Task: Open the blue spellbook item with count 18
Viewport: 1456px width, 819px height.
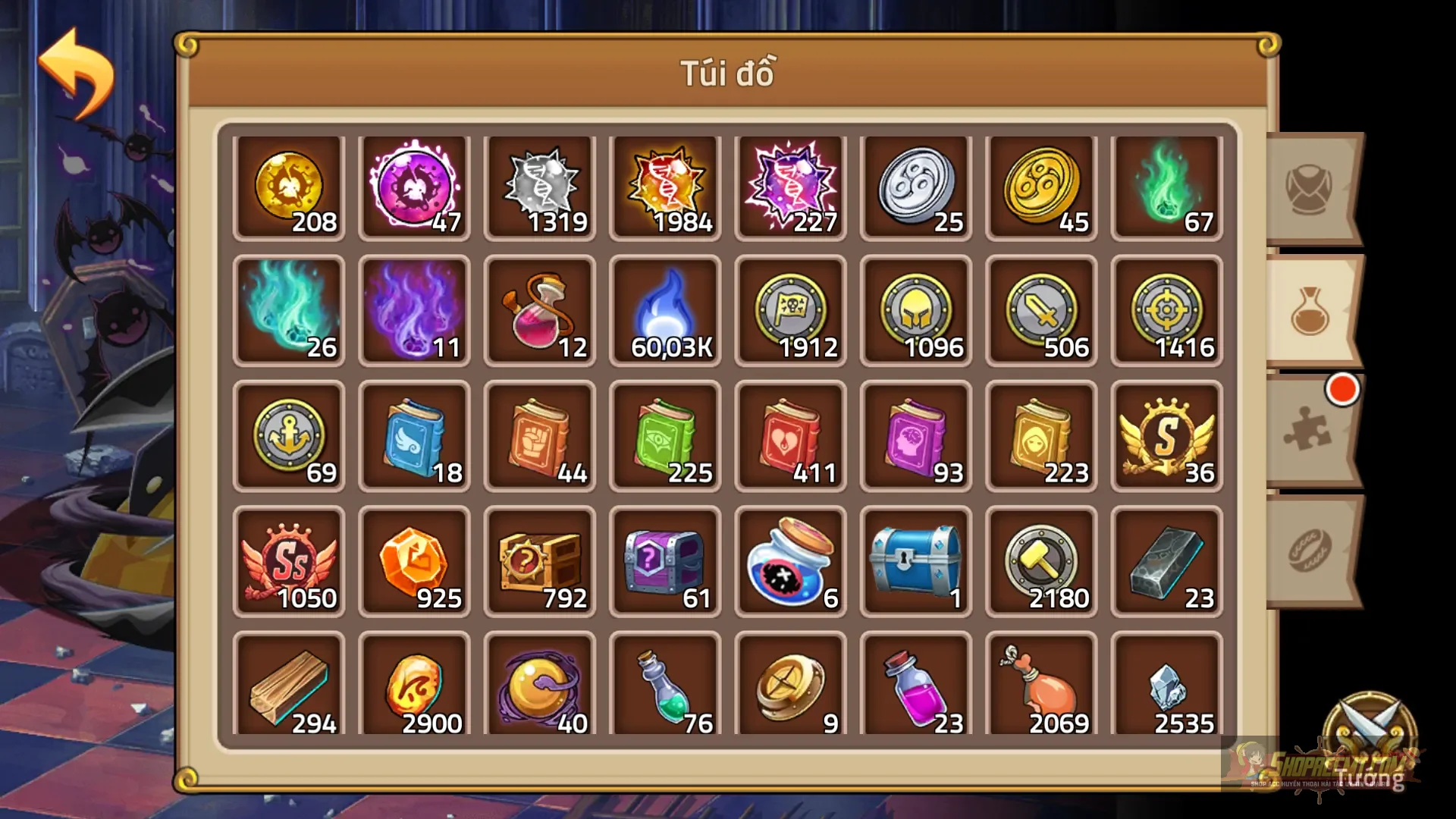Action: point(415,435)
